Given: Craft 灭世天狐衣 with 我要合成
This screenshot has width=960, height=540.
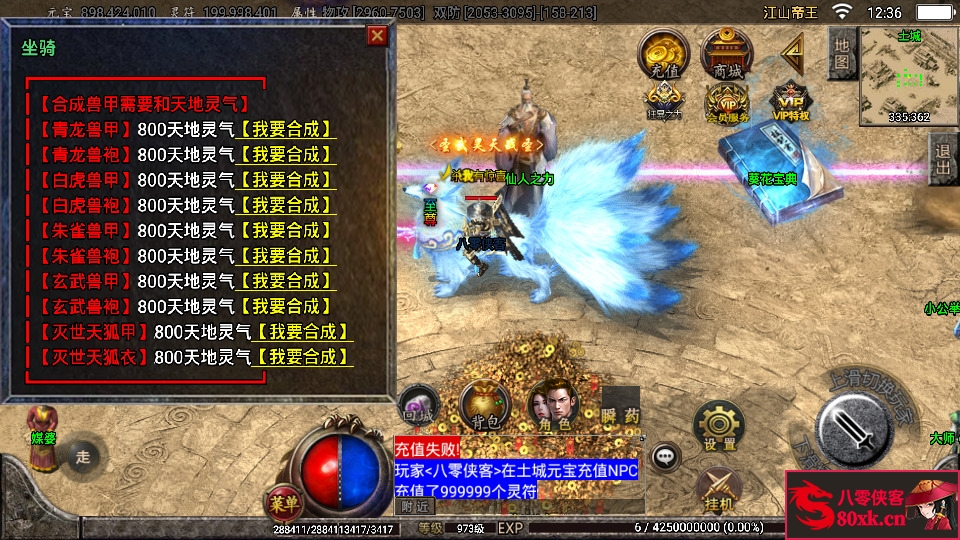Looking at the screenshot, I should pos(302,357).
